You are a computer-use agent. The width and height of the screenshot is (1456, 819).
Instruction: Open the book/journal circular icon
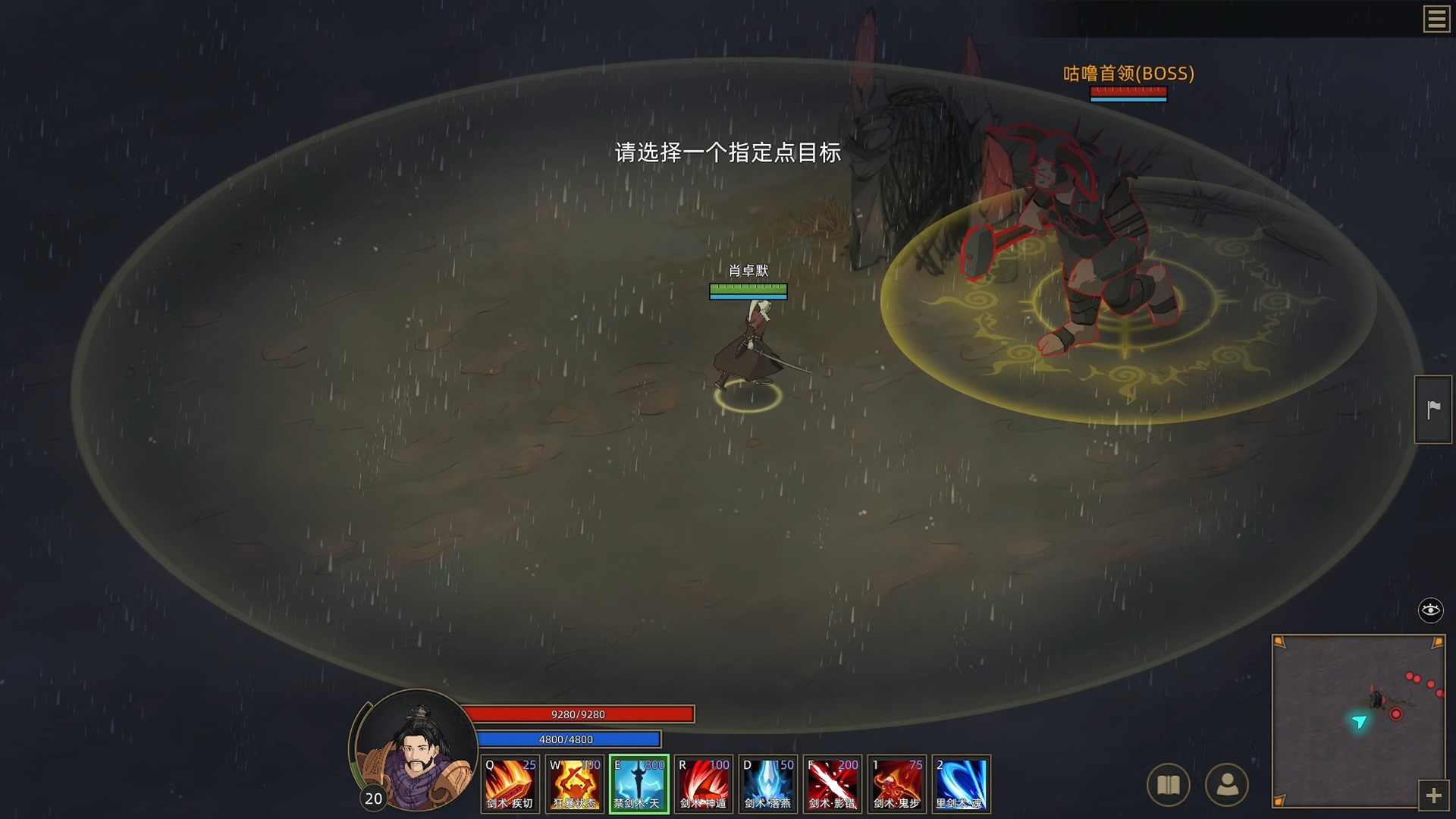[x=1169, y=786]
